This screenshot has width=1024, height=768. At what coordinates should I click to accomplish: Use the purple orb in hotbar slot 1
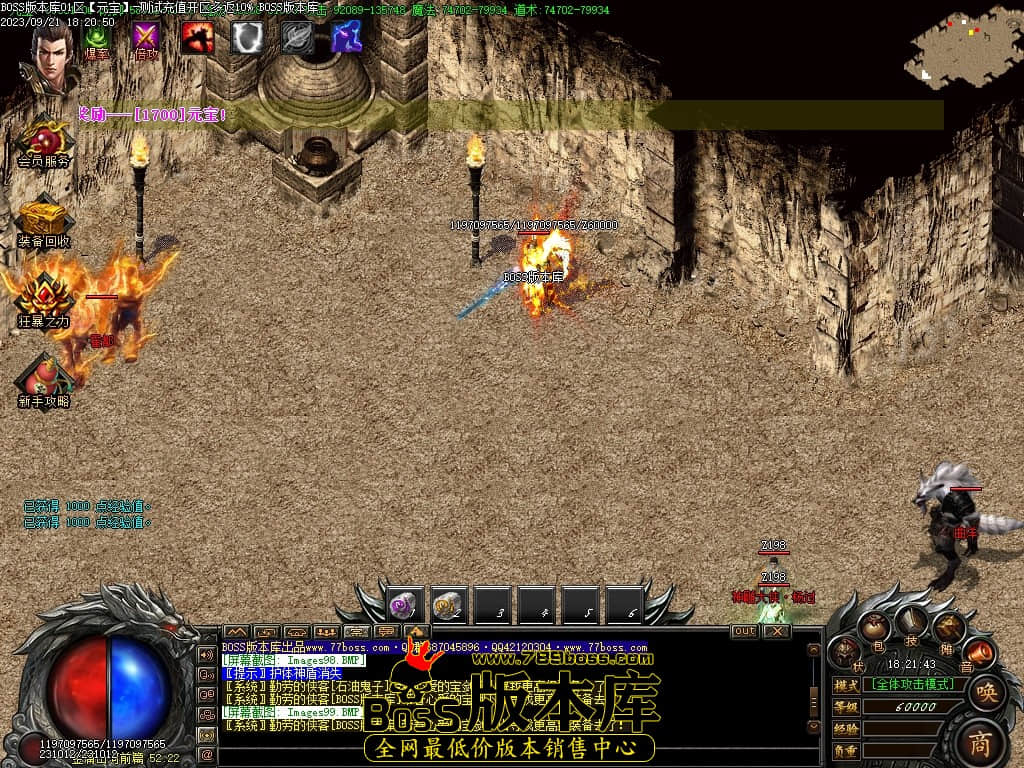[x=405, y=605]
